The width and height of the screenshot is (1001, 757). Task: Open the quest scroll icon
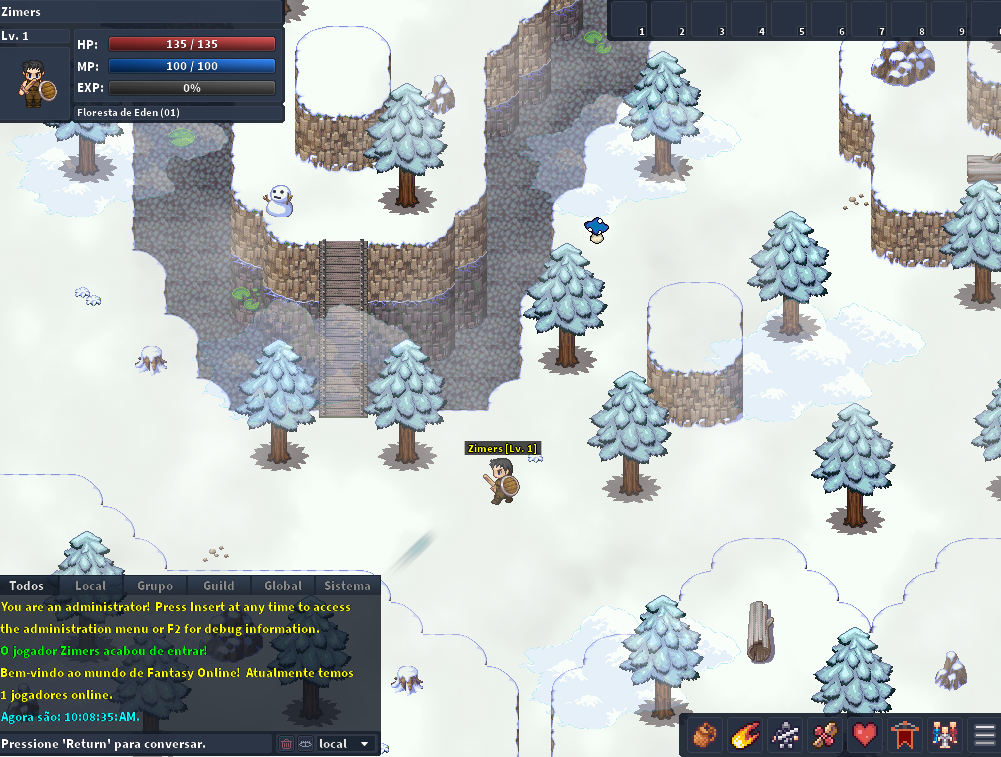[x=825, y=735]
